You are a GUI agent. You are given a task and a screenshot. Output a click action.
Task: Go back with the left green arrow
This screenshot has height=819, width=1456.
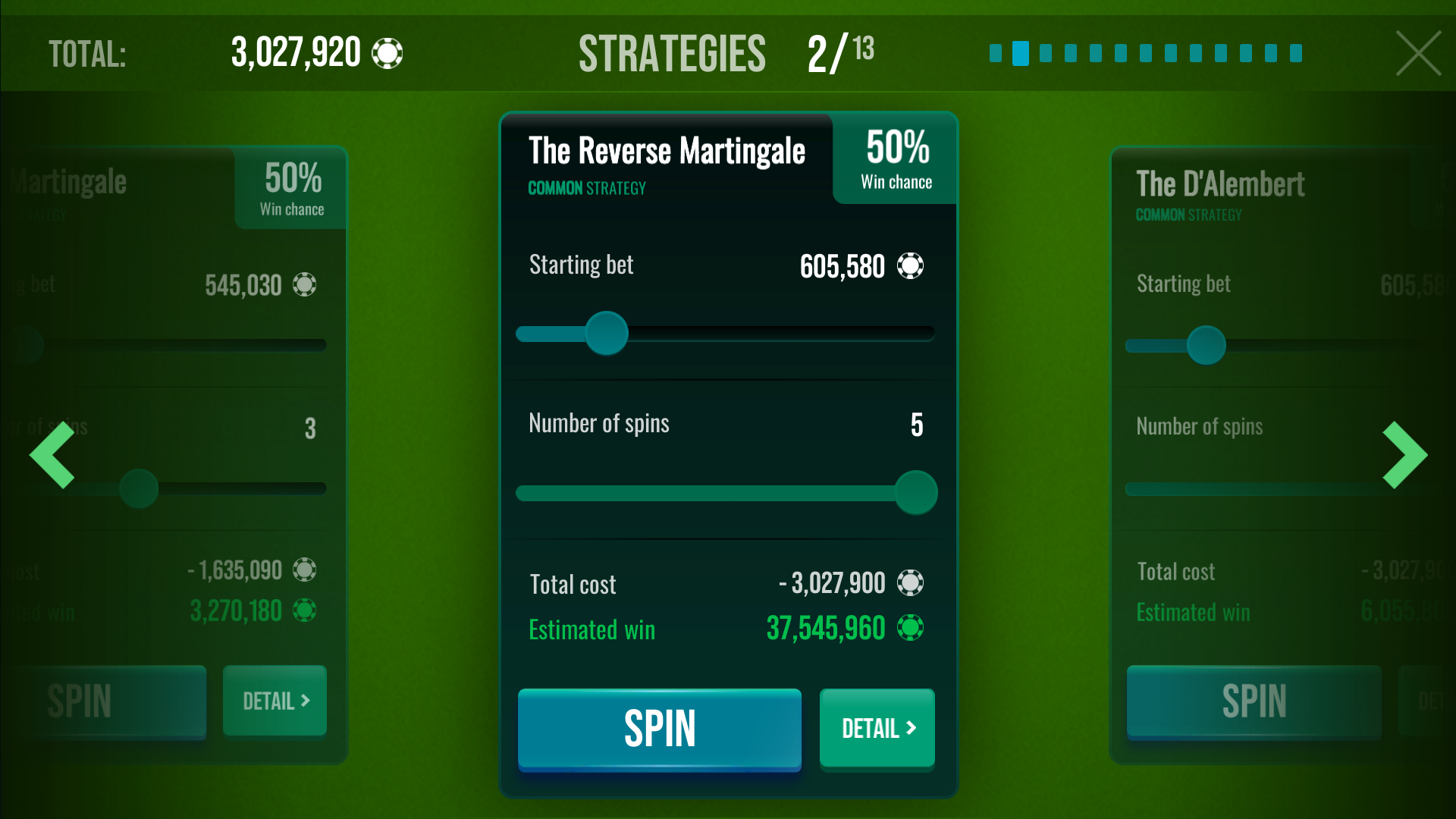pos(52,455)
